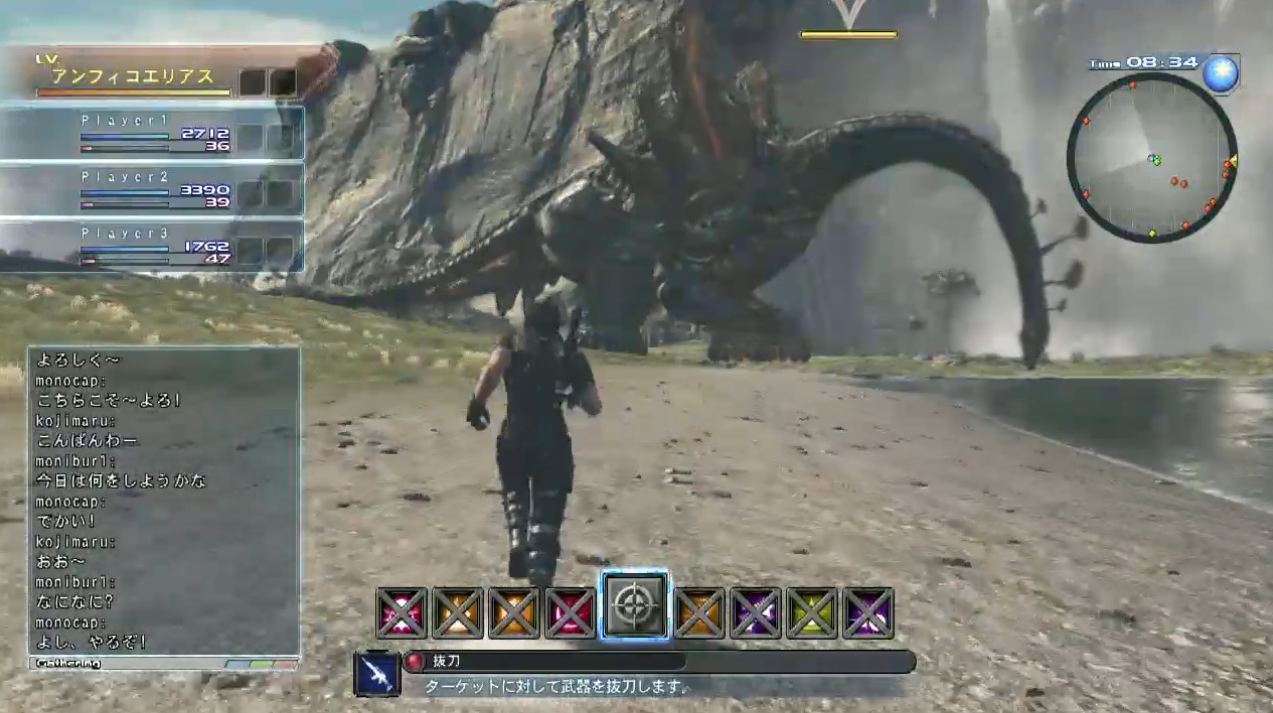1273x713 pixels.
Task: Activate the crosshair draw-weapon skill slot
Action: (x=634, y=606)
